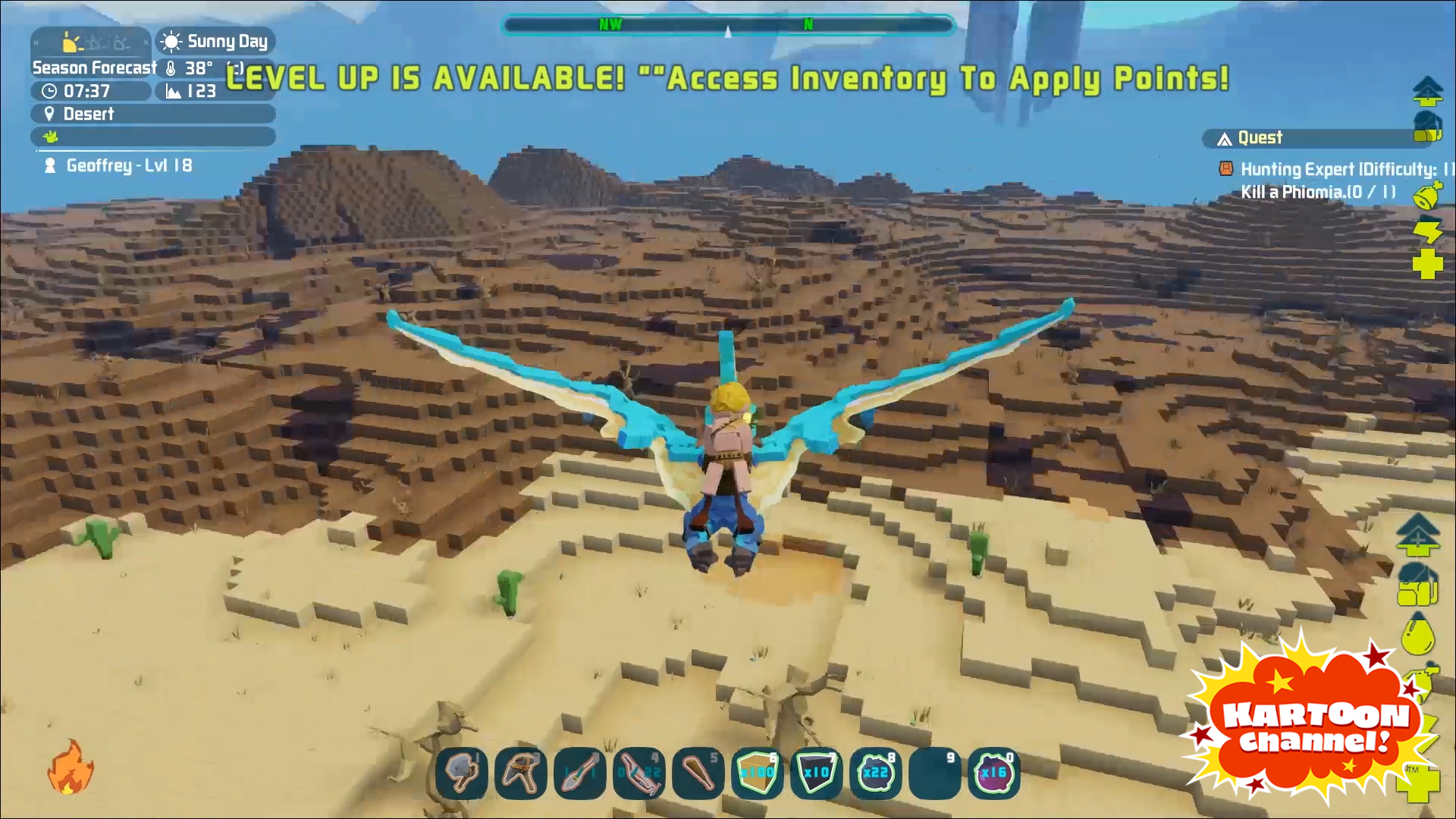1456x819 pixels.
Task: Click the level-up arrow icon
Action: pyautogui.click(x=1427, y=91)
